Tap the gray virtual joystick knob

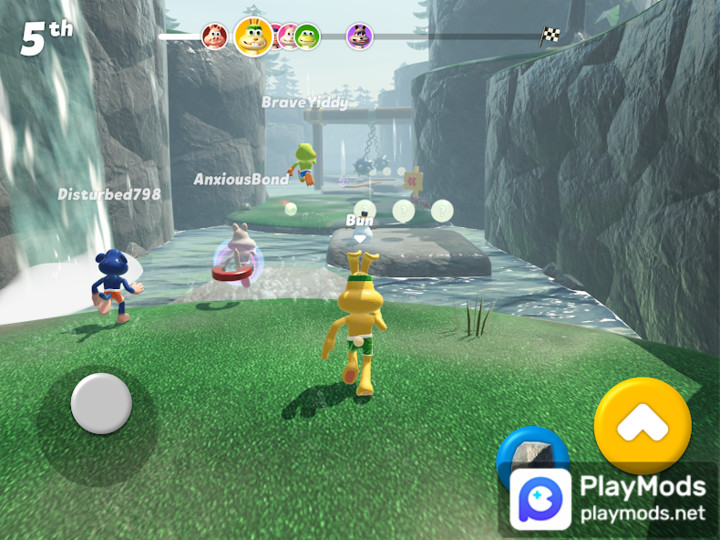pos(101,403)
